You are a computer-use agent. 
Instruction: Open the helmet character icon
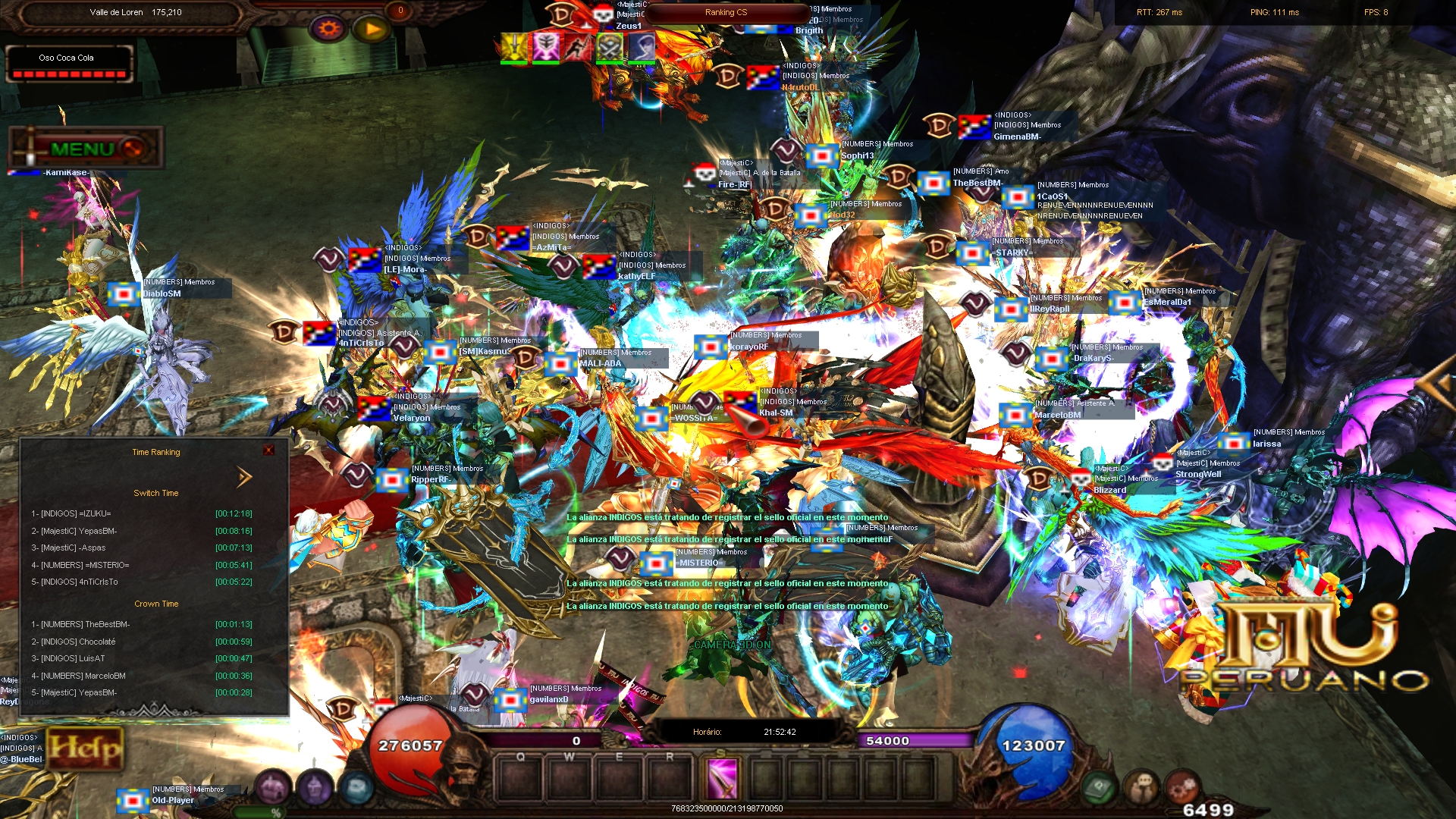click(x=315, y=787)
